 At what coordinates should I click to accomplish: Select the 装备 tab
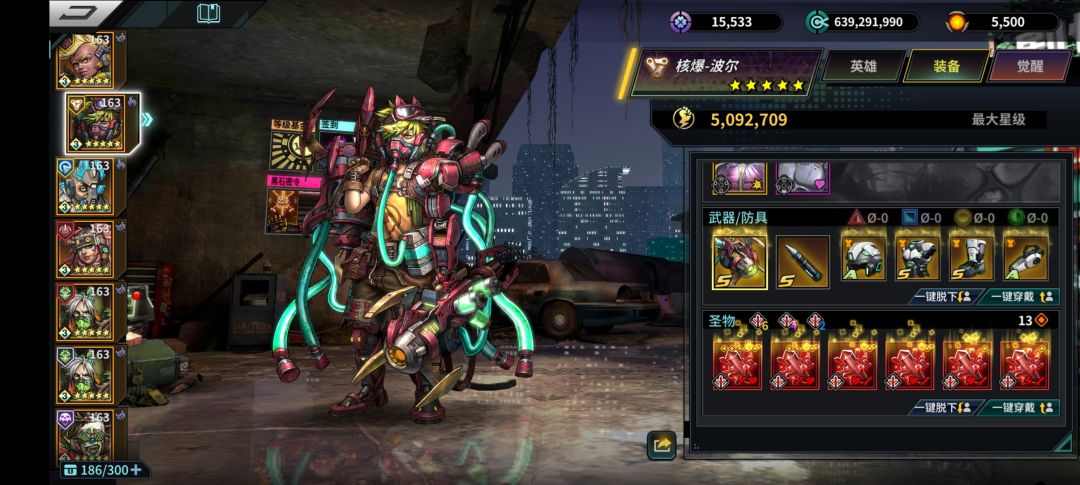946,66
